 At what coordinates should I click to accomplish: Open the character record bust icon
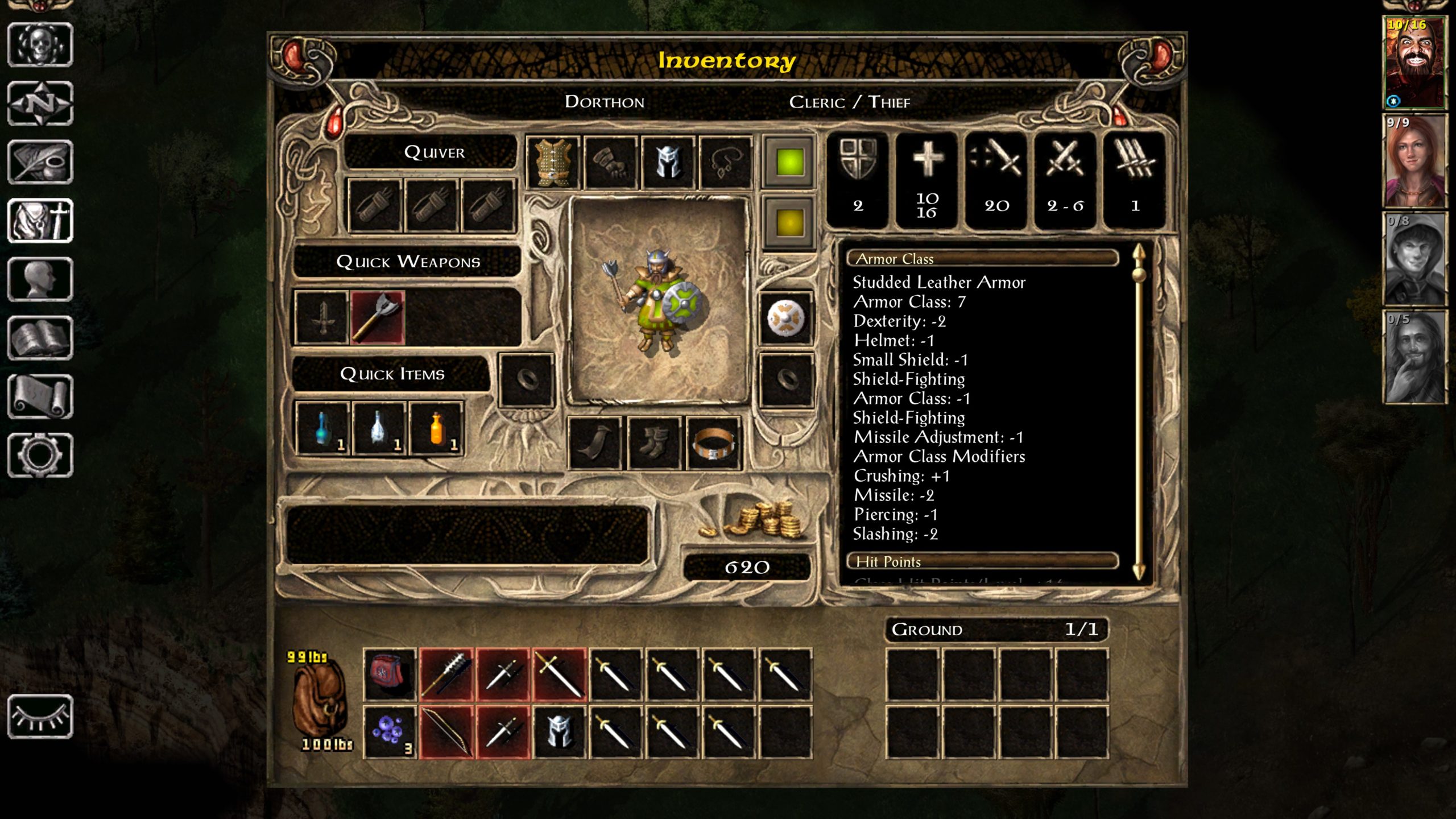40,279
